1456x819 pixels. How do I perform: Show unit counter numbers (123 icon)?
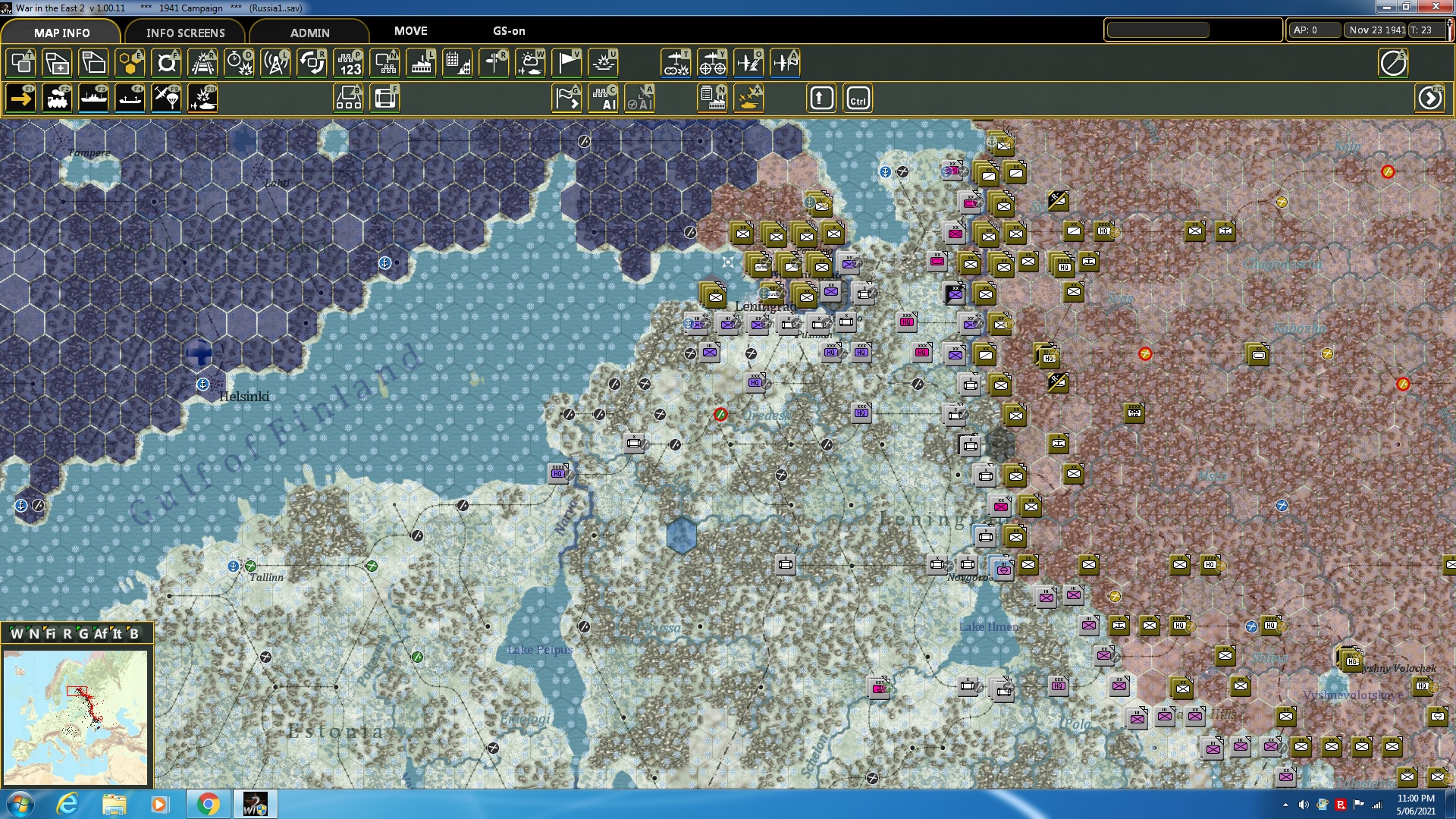click(350, 63)
